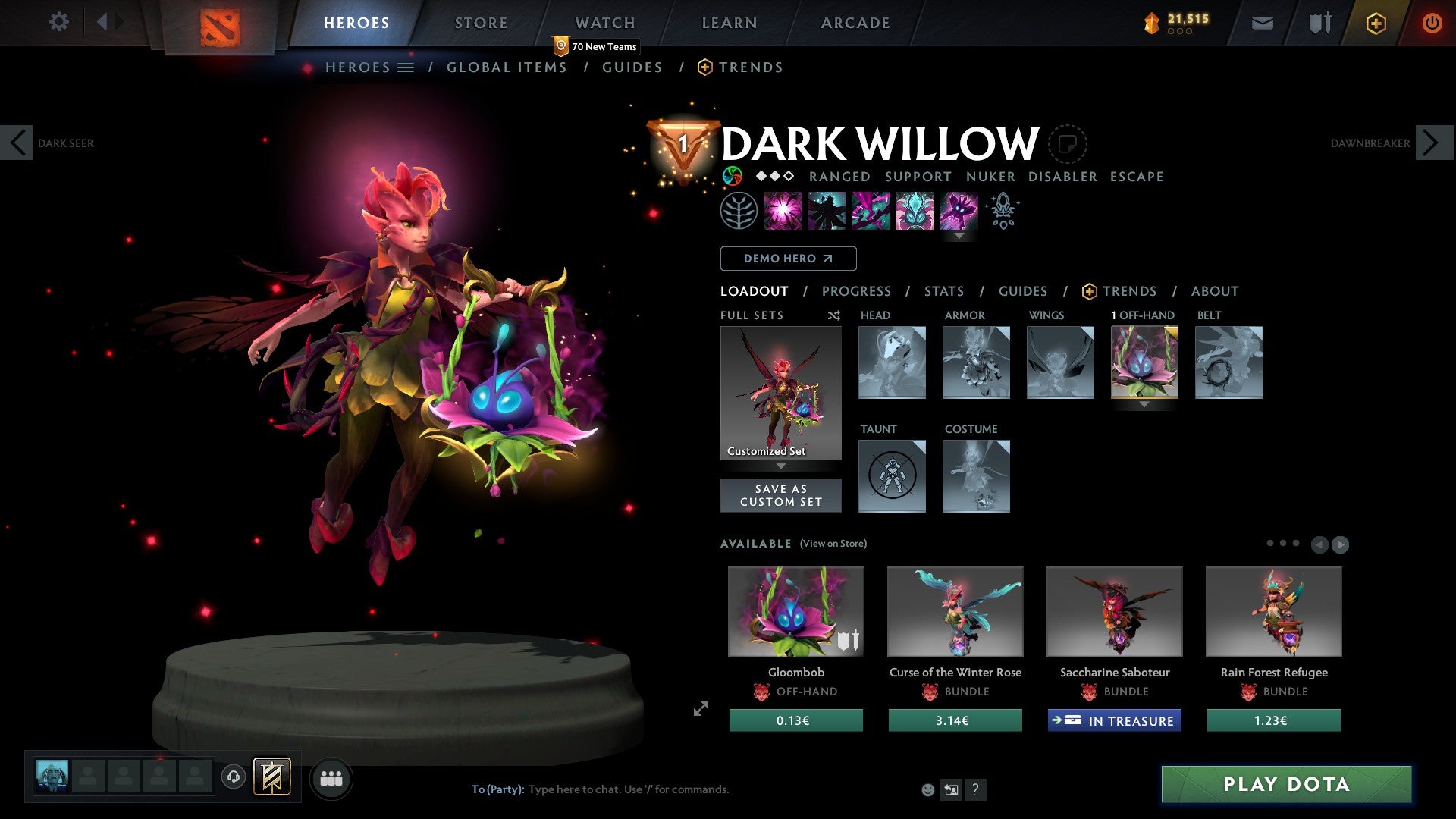Select the Talent Tree icon for Dark Willow

pos(740,211)
